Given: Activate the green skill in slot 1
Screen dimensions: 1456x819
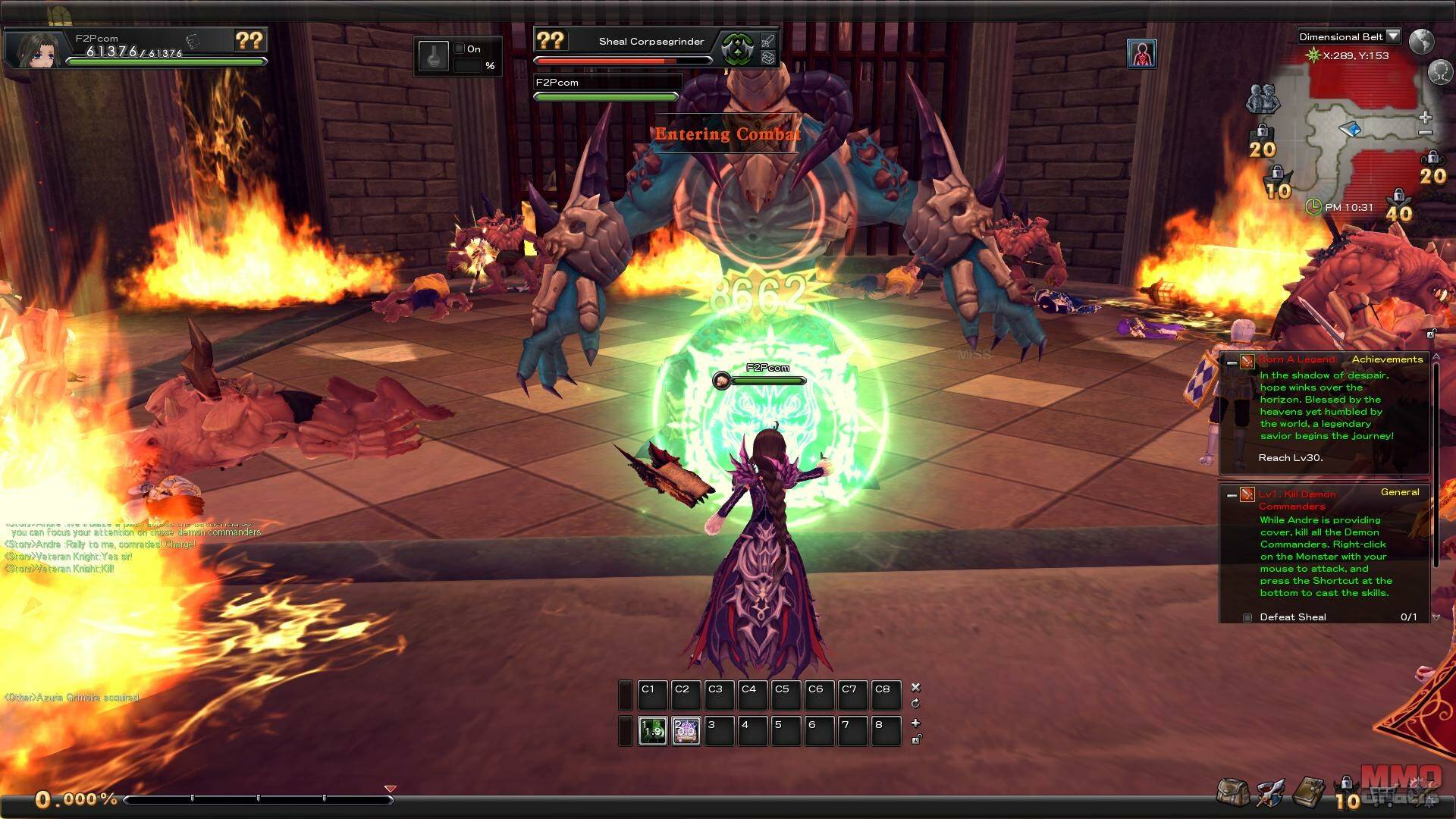Looking at the screenshot, I should pos(652,731).
